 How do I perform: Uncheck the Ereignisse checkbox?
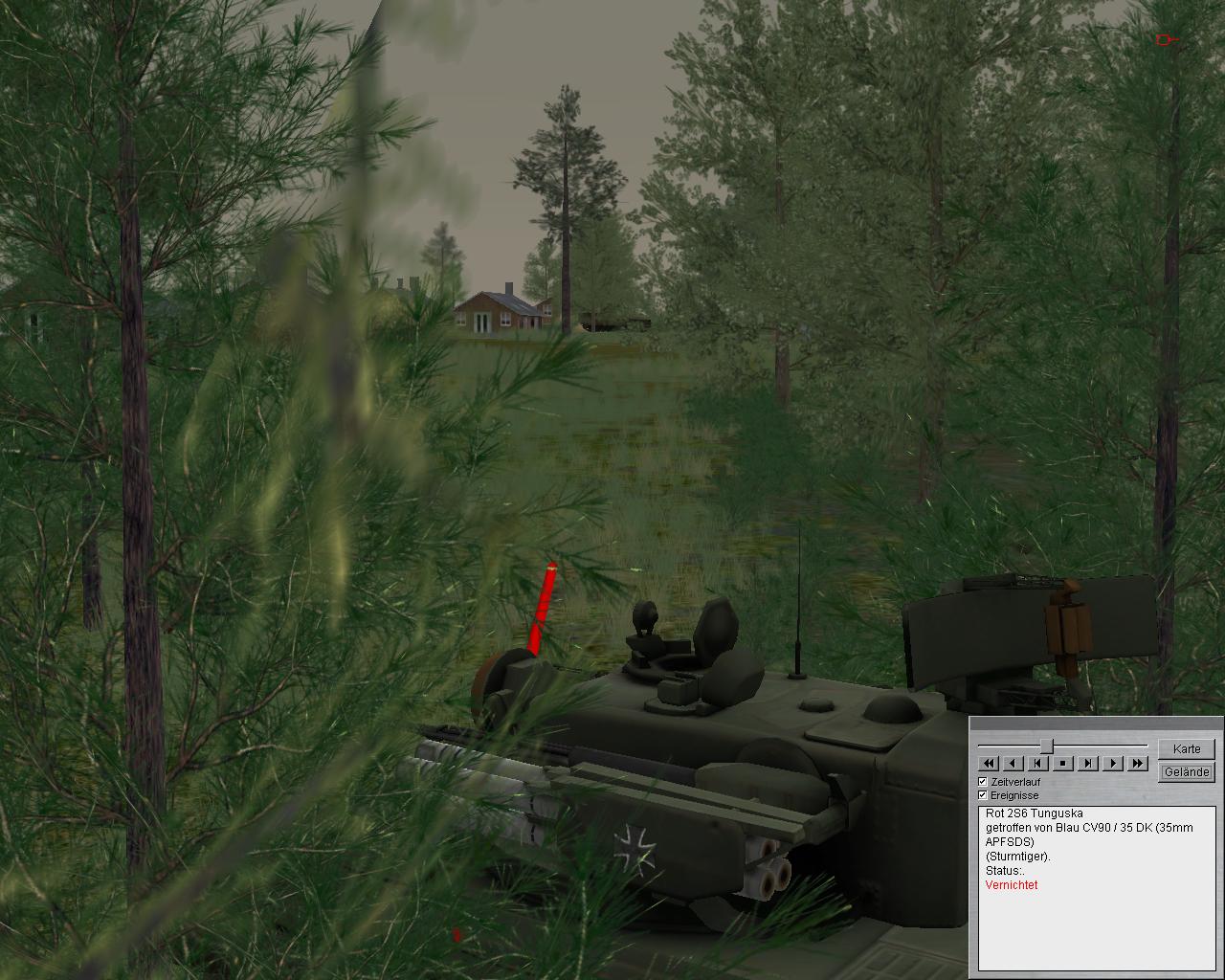(983, 795)
